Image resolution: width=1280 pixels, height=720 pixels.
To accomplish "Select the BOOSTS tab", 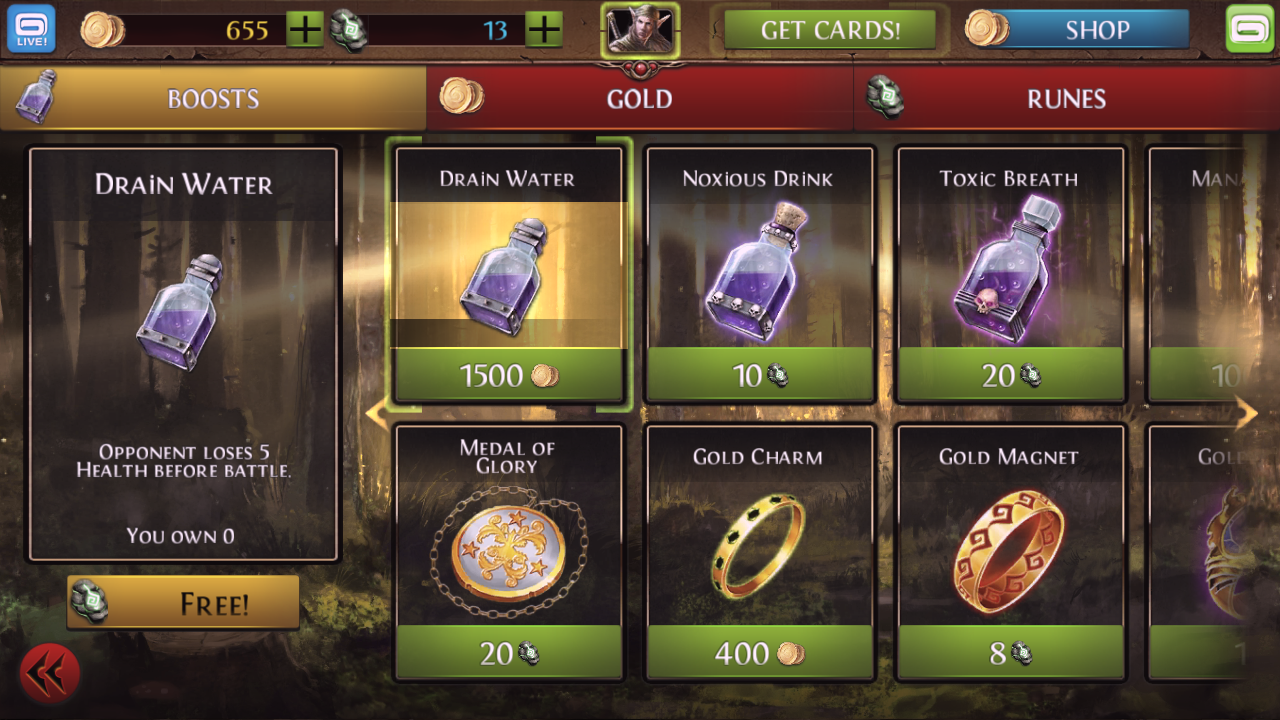I will 213,99.
